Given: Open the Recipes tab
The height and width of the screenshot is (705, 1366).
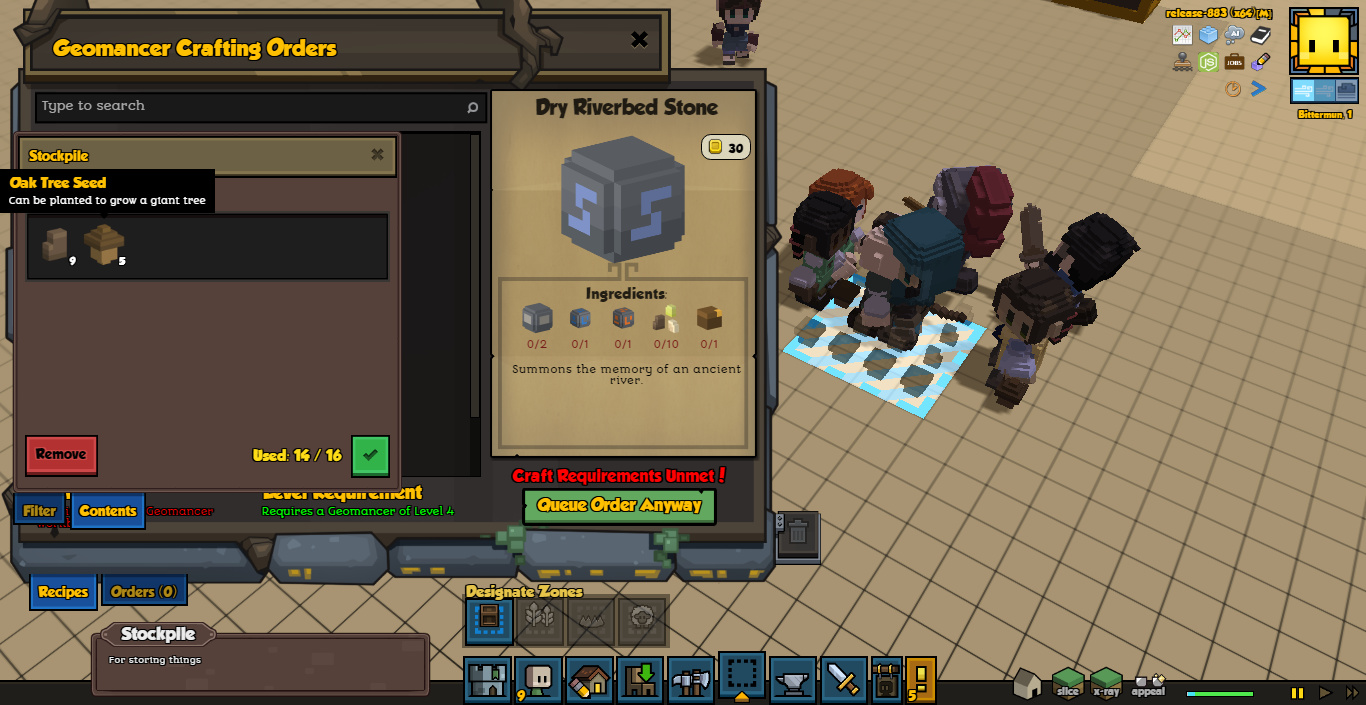Looking at the screenshot, I should click(63, 592).
